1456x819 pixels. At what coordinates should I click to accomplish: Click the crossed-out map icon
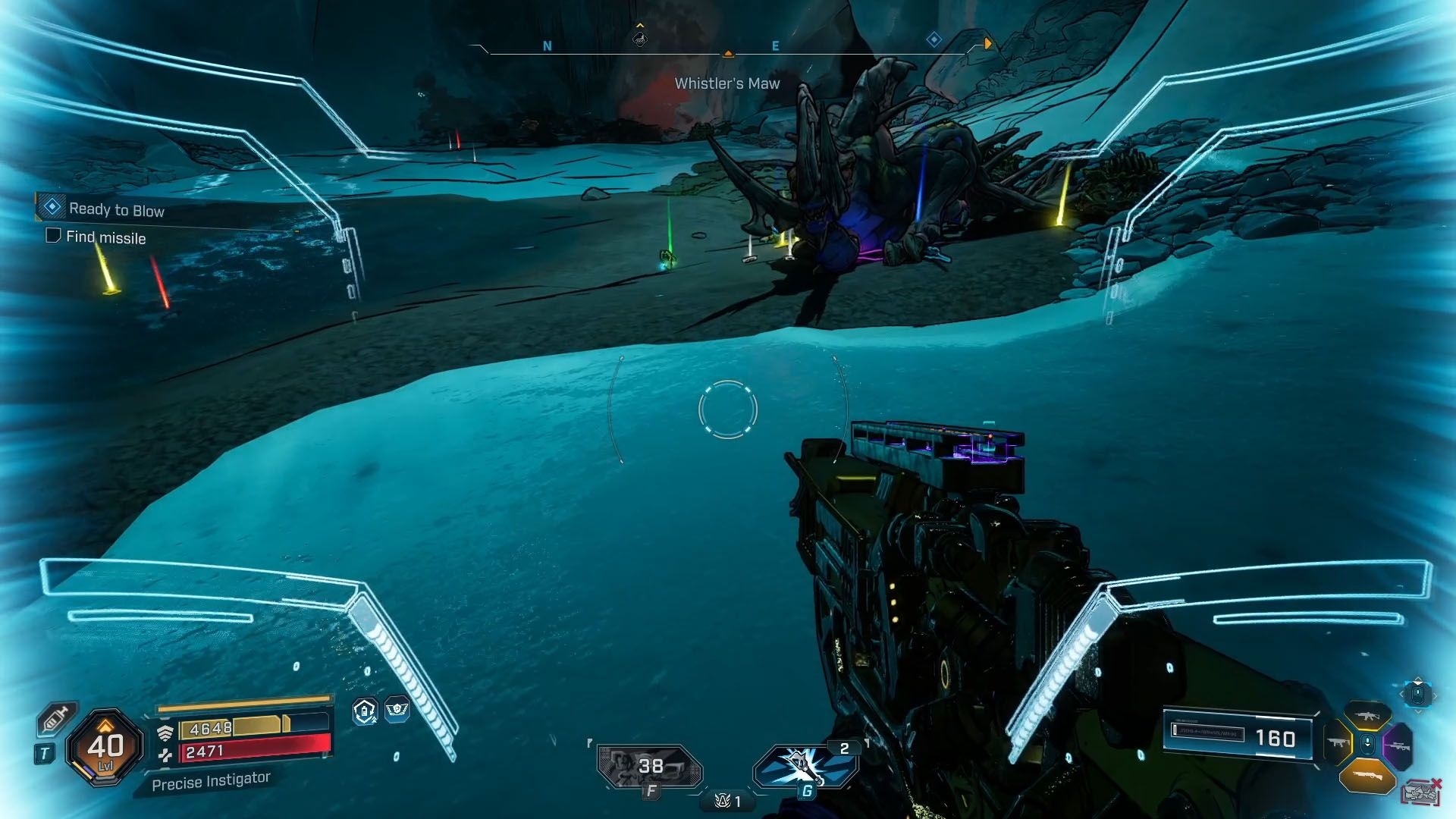pyautogui.click(x=1422, y=792)
